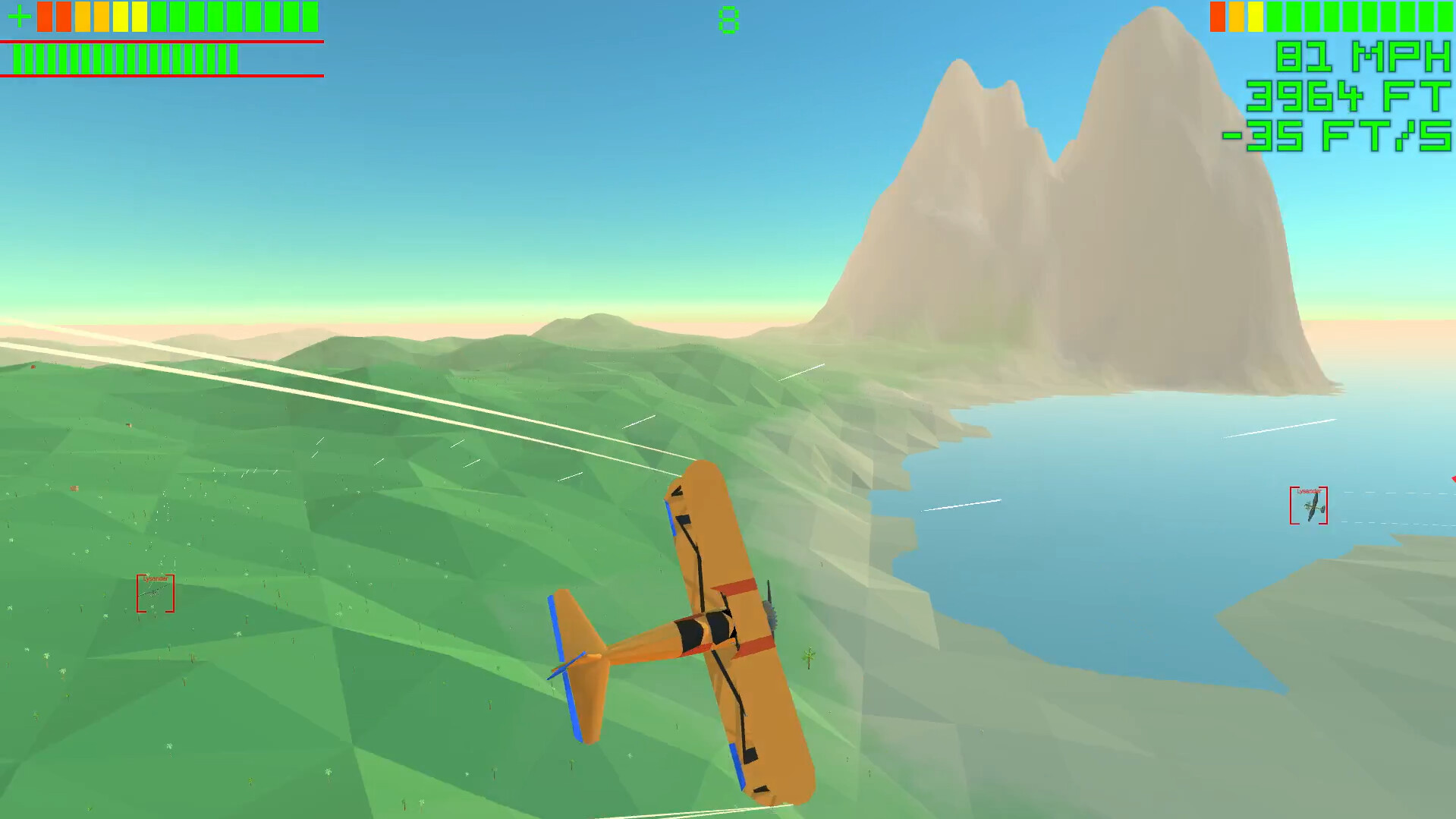Screen dimensions: 1456x819
Task: Target the Lysander bracket over the grassland
Action: (x=156, y=592)
